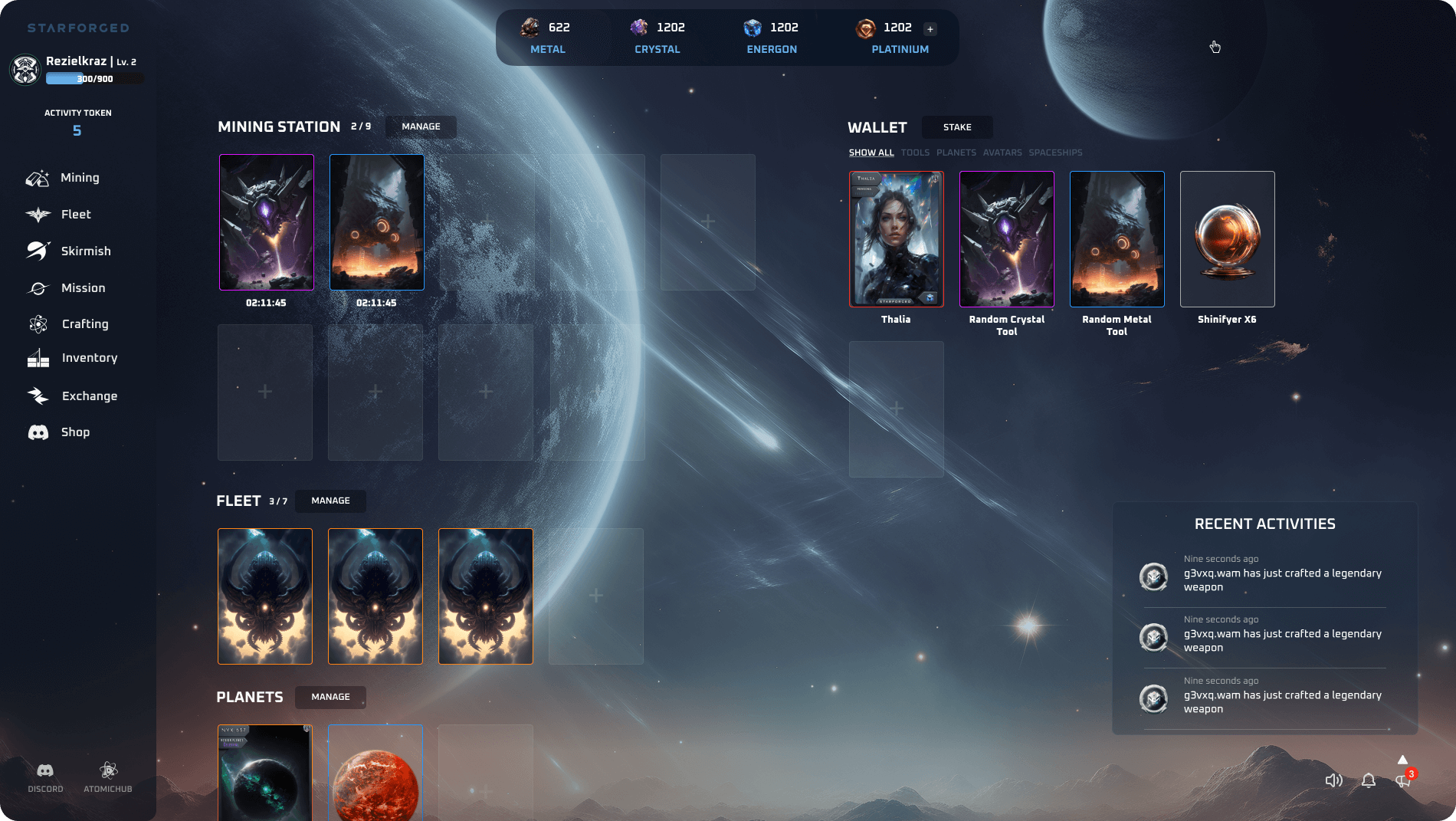Choose the Shinifyer X6 card
1456x821 pixels.
[x=1227, y=239]
